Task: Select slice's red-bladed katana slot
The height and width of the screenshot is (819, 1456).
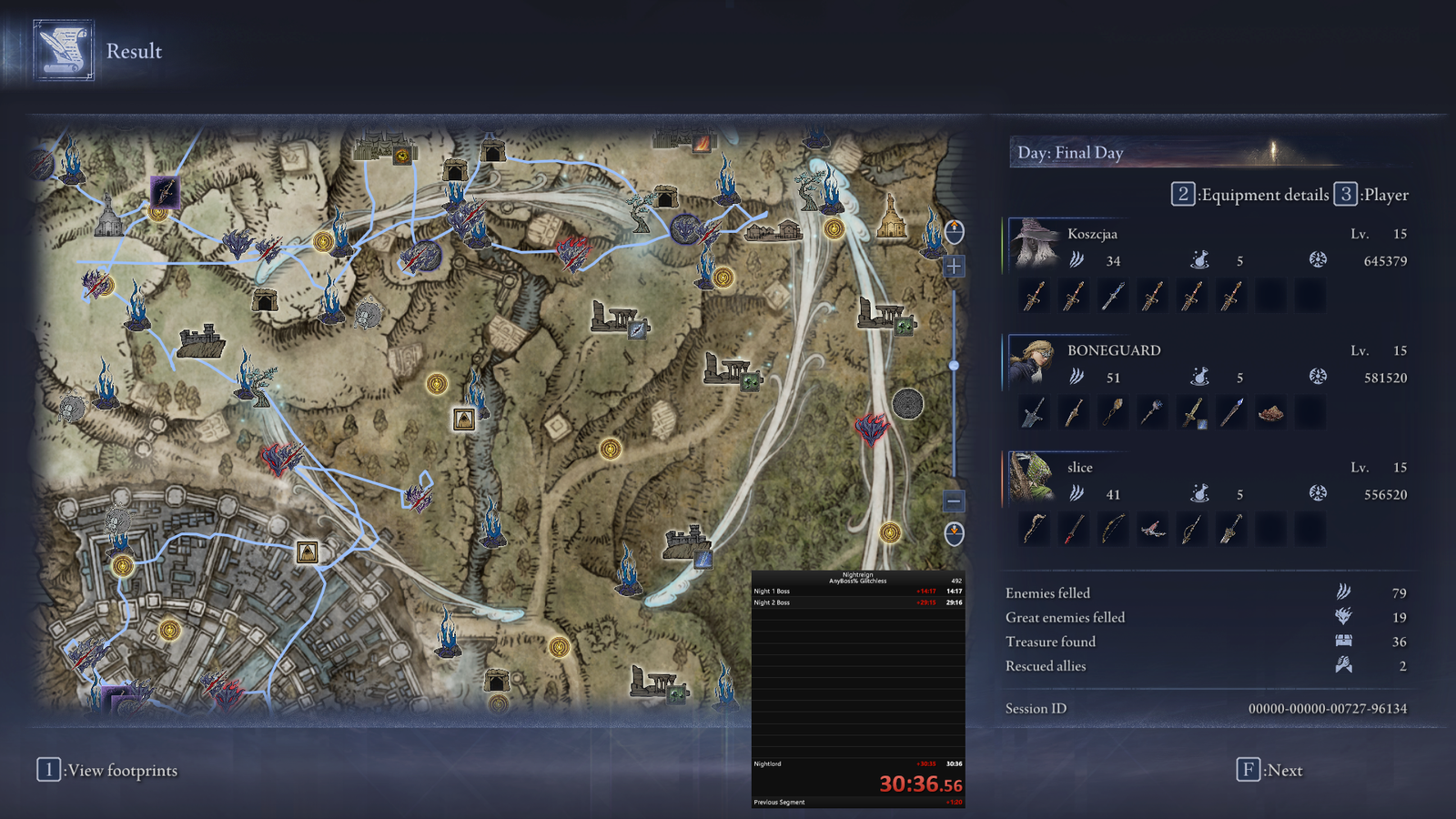Action: click(x=1074, y=530)
